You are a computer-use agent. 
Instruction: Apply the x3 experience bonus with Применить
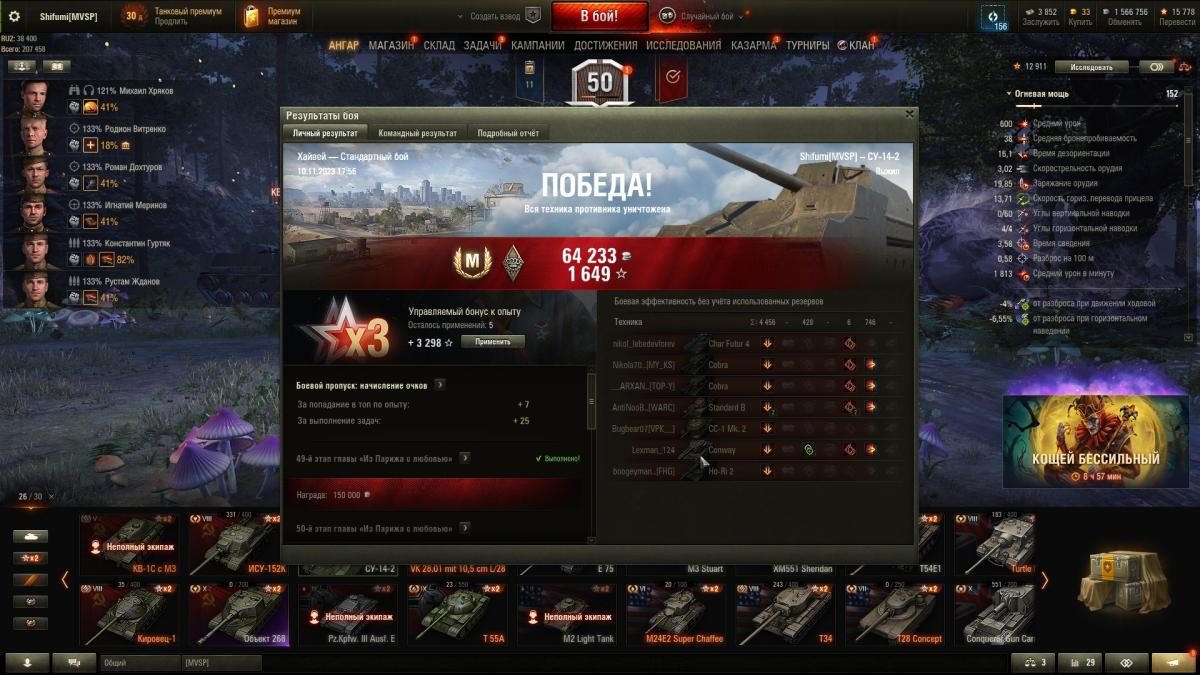492,342
